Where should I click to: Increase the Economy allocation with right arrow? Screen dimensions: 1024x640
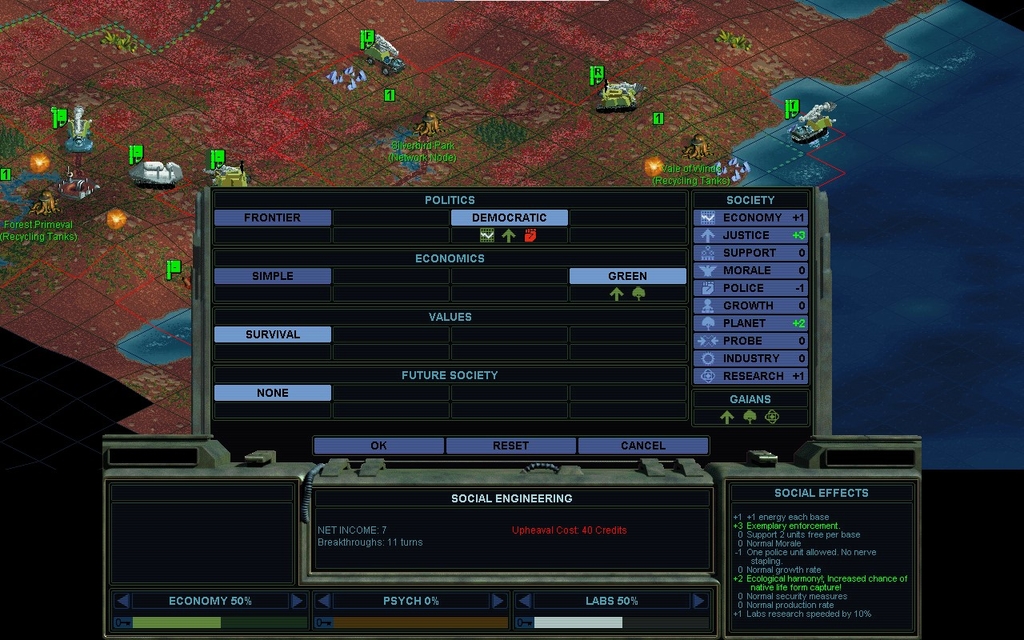tap(297, 601)
